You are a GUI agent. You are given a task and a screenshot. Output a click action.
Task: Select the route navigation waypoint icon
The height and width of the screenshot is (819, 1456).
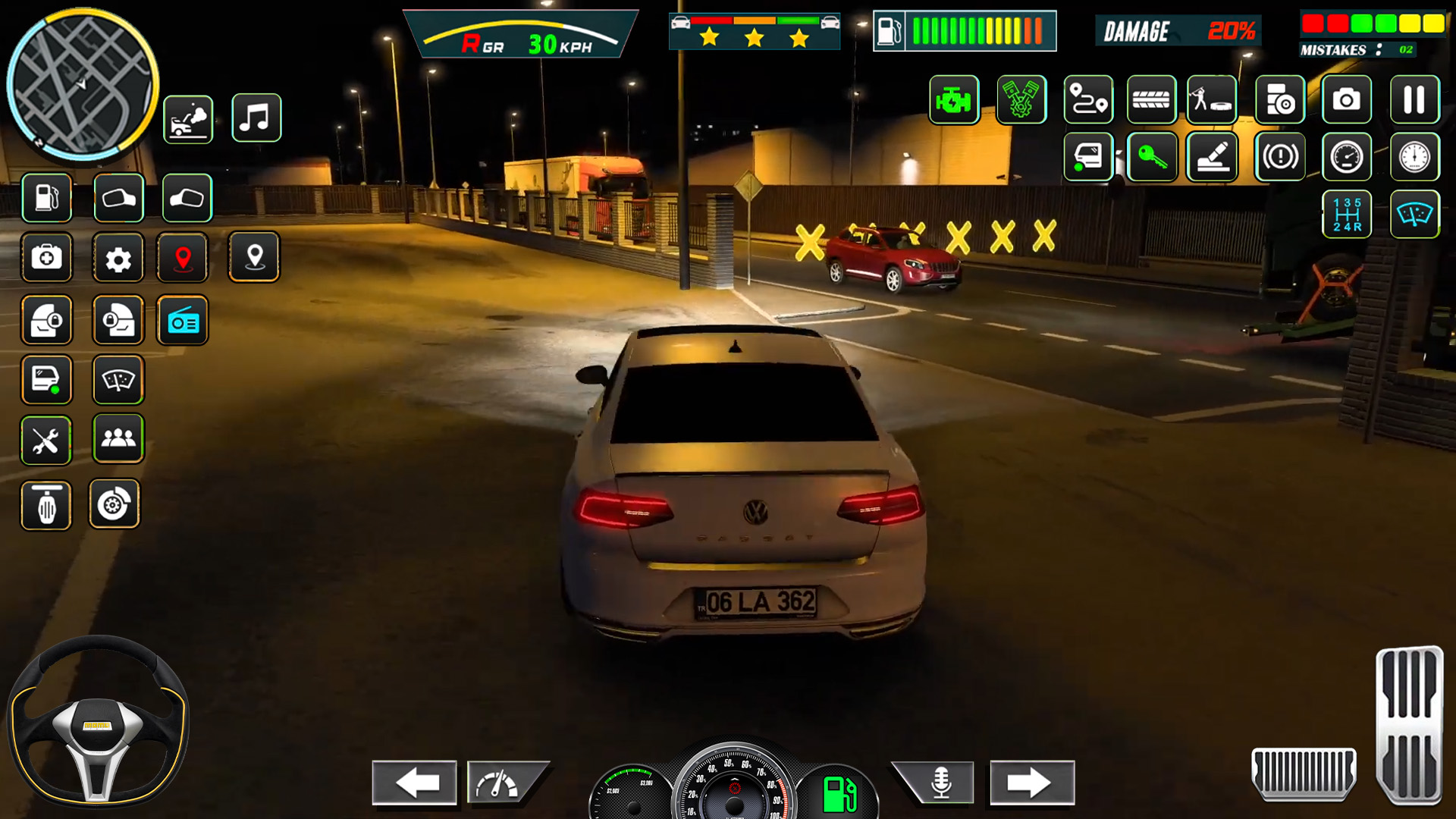(1087, 99)
